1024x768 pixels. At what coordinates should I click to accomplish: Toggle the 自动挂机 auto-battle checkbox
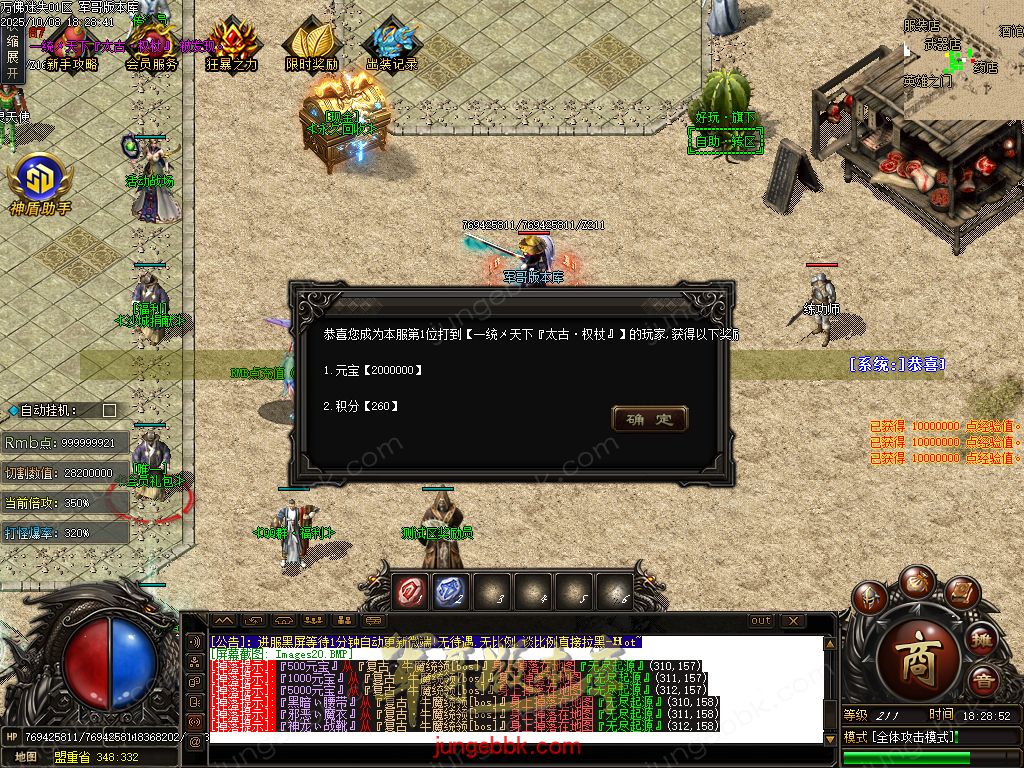coord(110,410)
